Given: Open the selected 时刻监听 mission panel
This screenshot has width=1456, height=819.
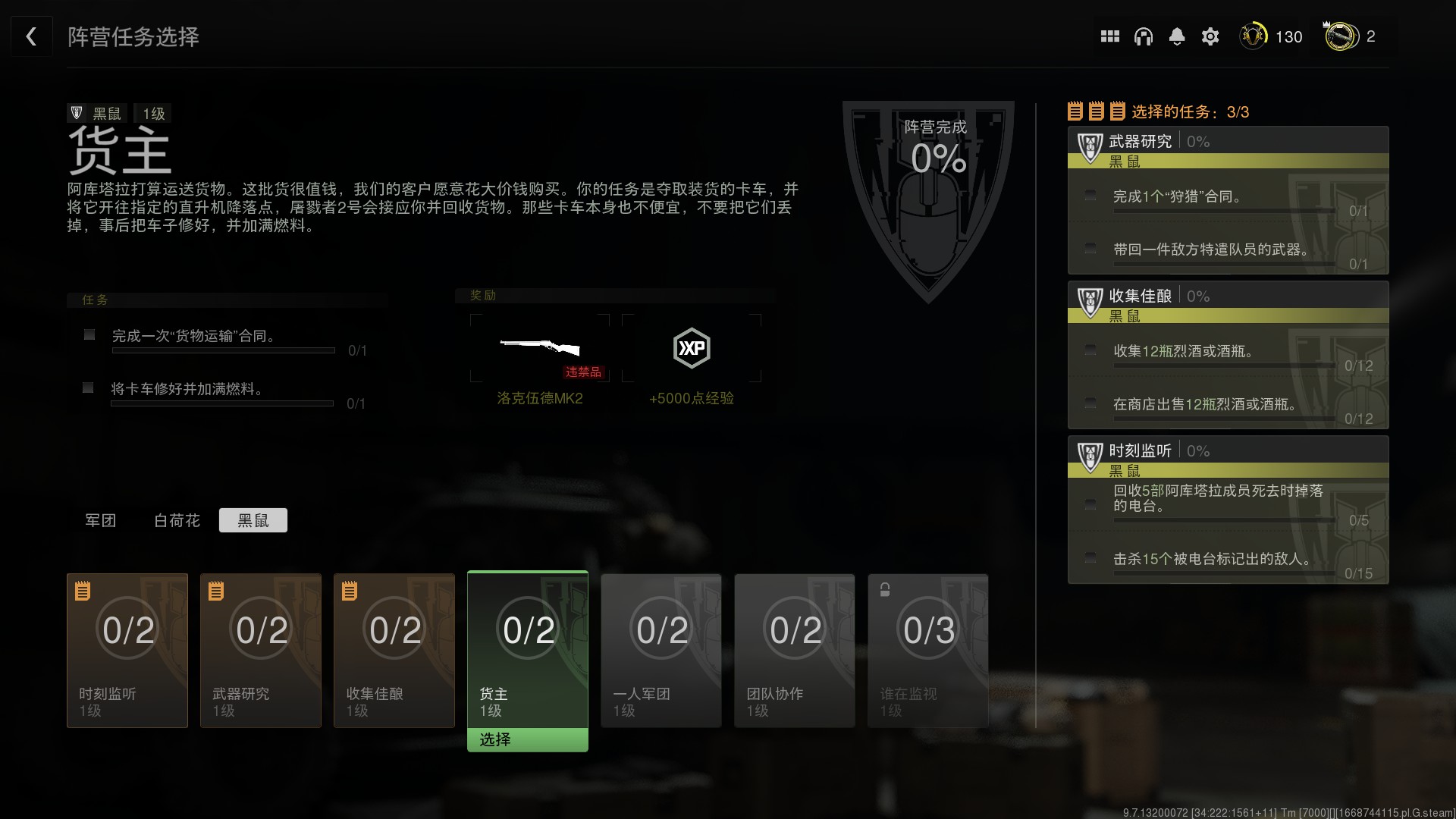Looking at the screenshot, I should [1228, 510].
